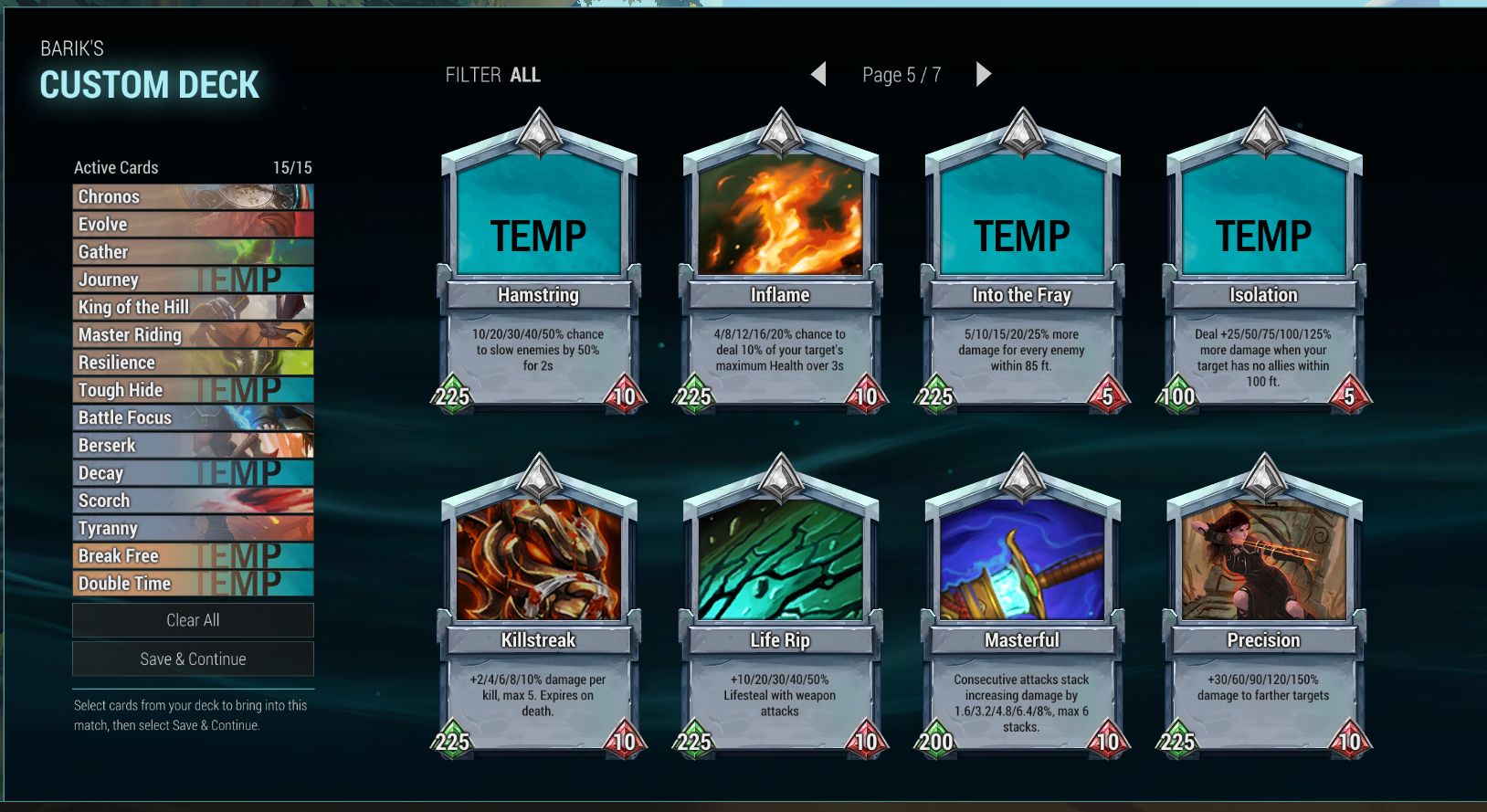Select the King of the Hill active card
The height and width of the screenshot is (812, 1487).
[193, 307]
